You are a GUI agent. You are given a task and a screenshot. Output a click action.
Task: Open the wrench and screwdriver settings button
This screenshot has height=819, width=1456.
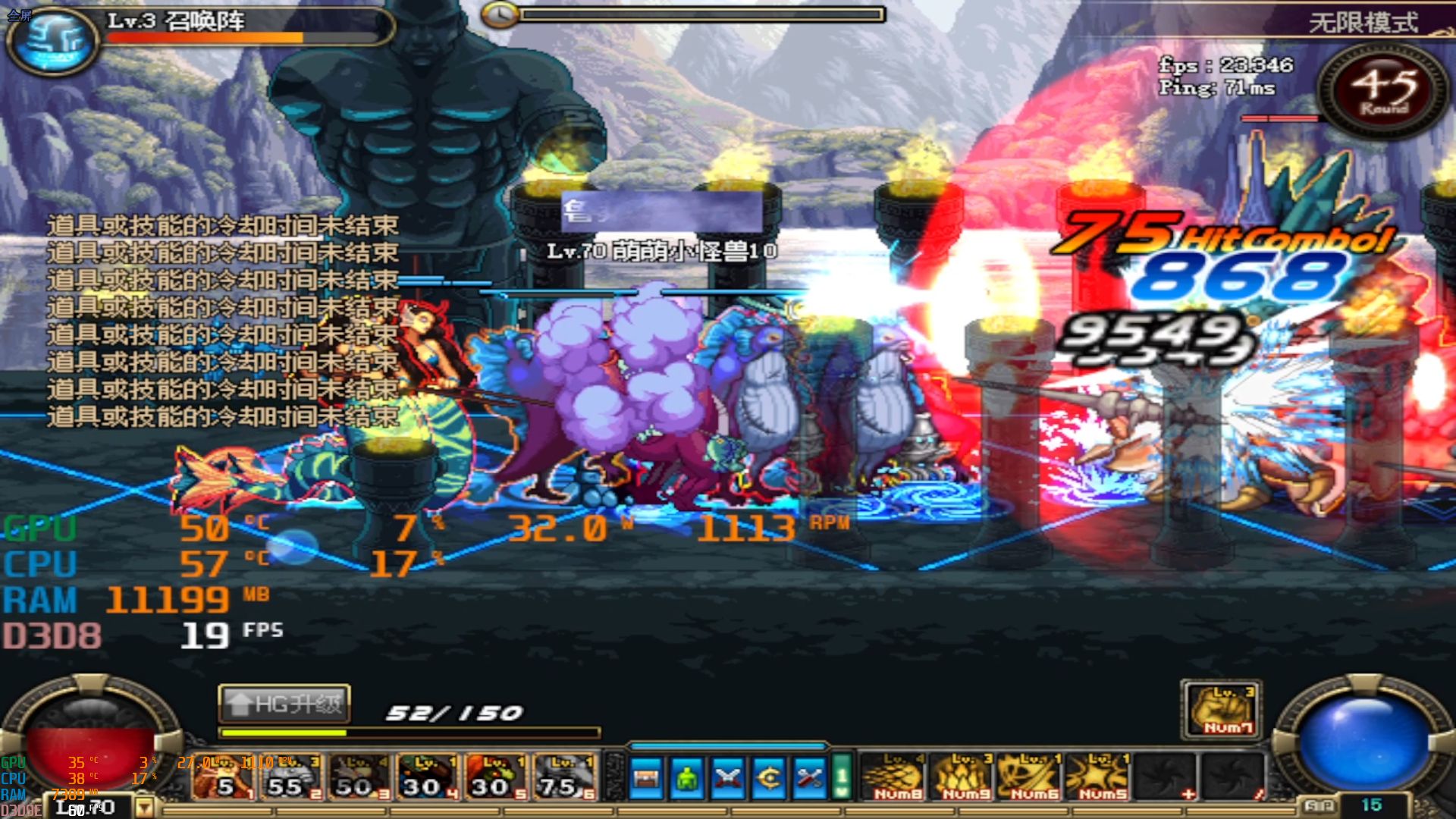810,778
